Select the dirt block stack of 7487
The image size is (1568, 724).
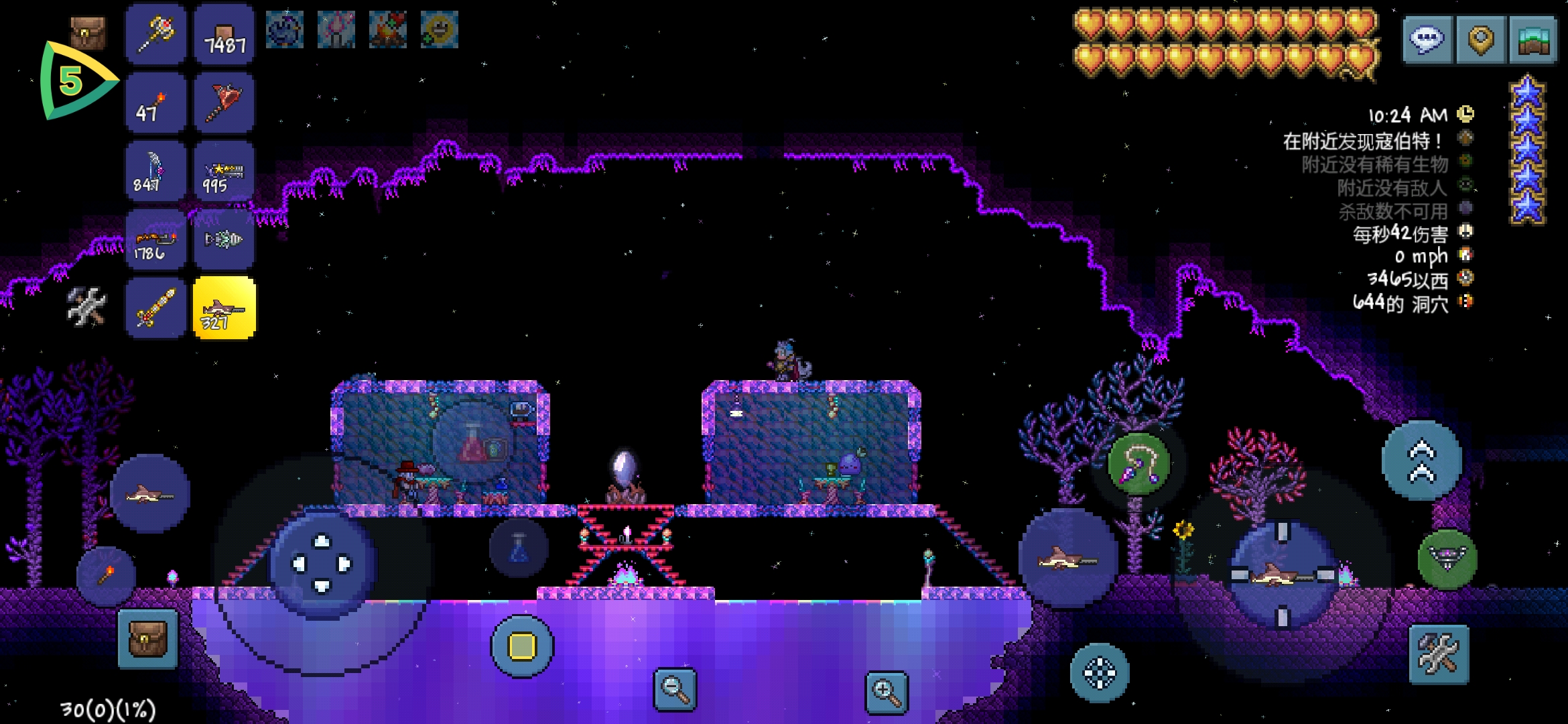[224, 34]
